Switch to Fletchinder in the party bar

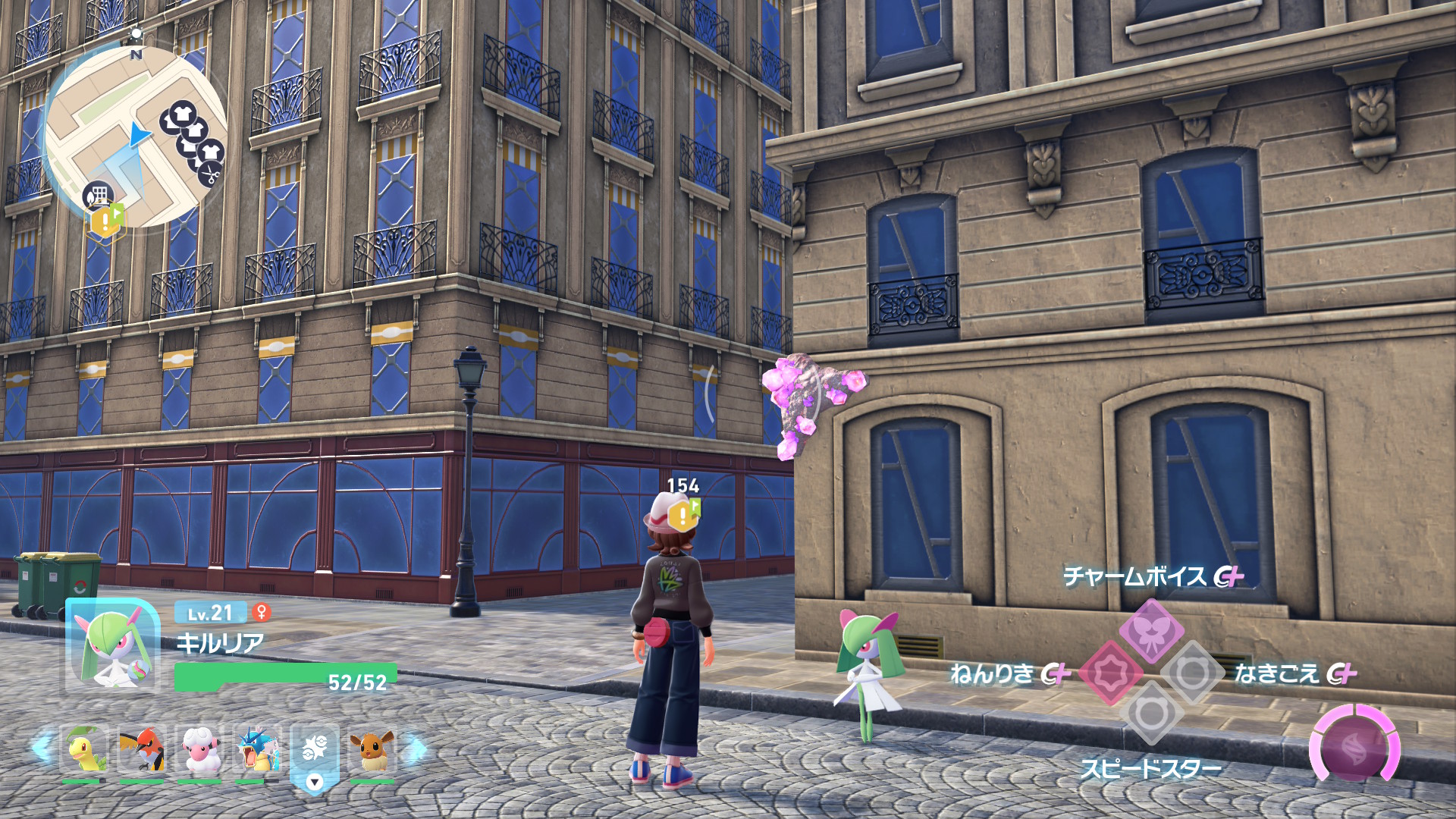click(x=141, y=749)
